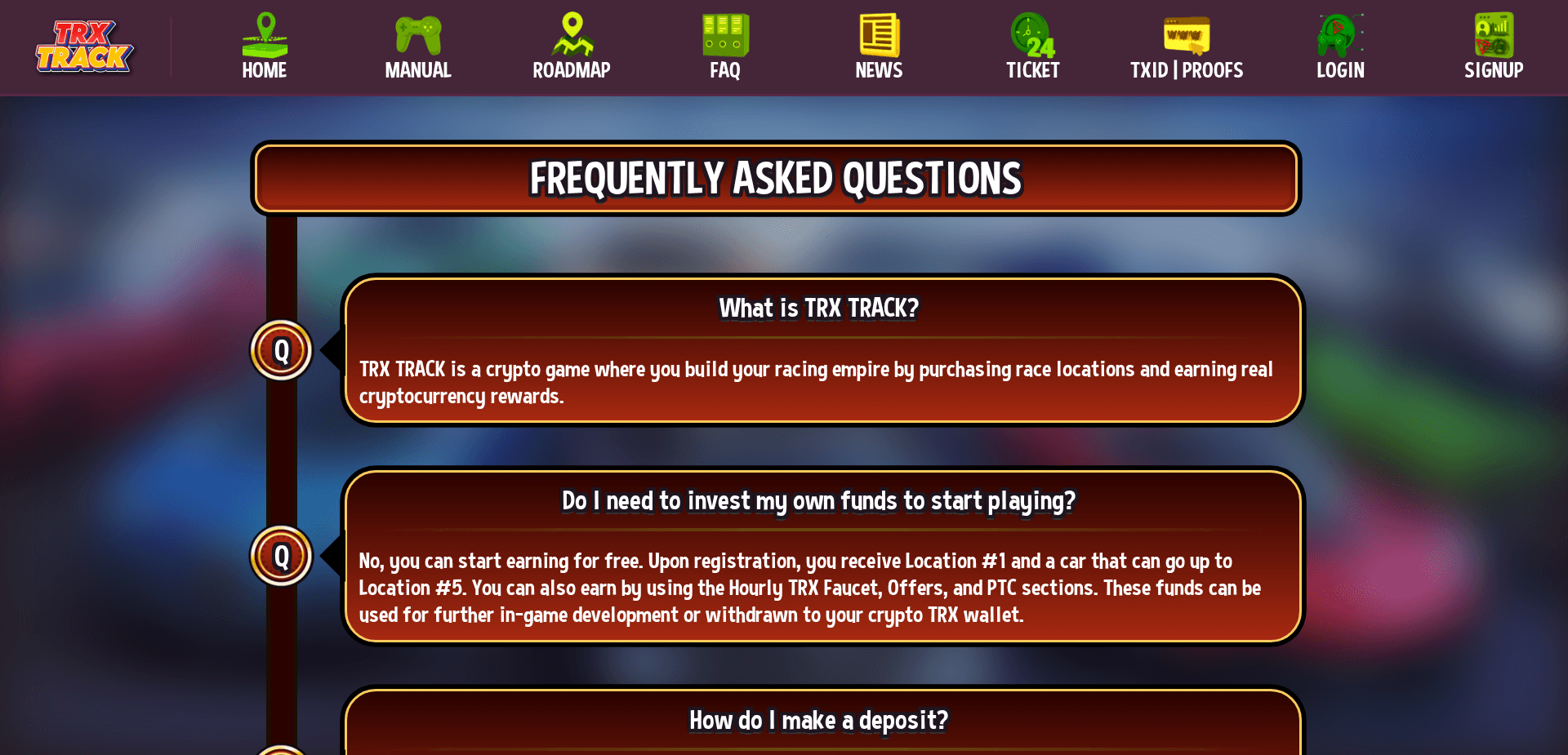Select the Signup registration icon
This screenshot has width=1568, height=755.
(x=1493, y=33)
